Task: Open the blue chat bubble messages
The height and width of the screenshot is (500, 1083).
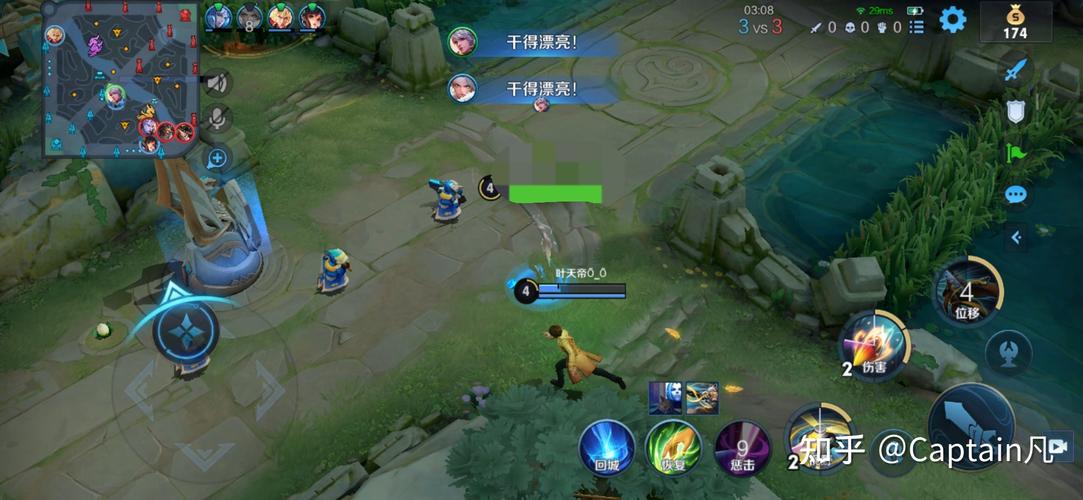Action: [x=1016, y=195]
